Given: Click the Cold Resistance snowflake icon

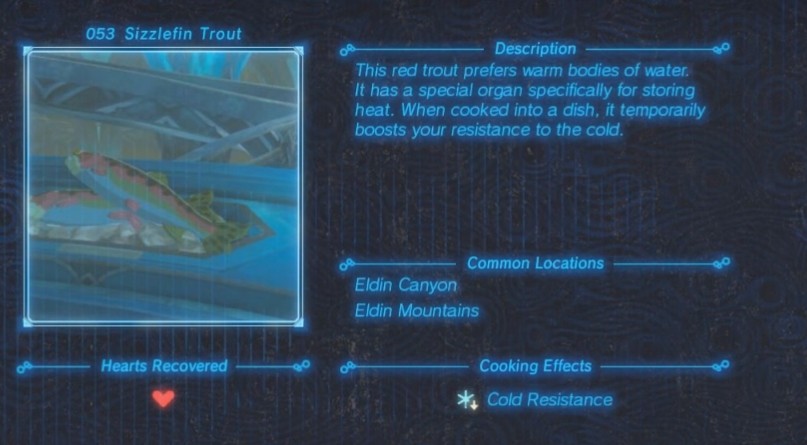Looking at the screenshot, I should click(x=466, y=400).
